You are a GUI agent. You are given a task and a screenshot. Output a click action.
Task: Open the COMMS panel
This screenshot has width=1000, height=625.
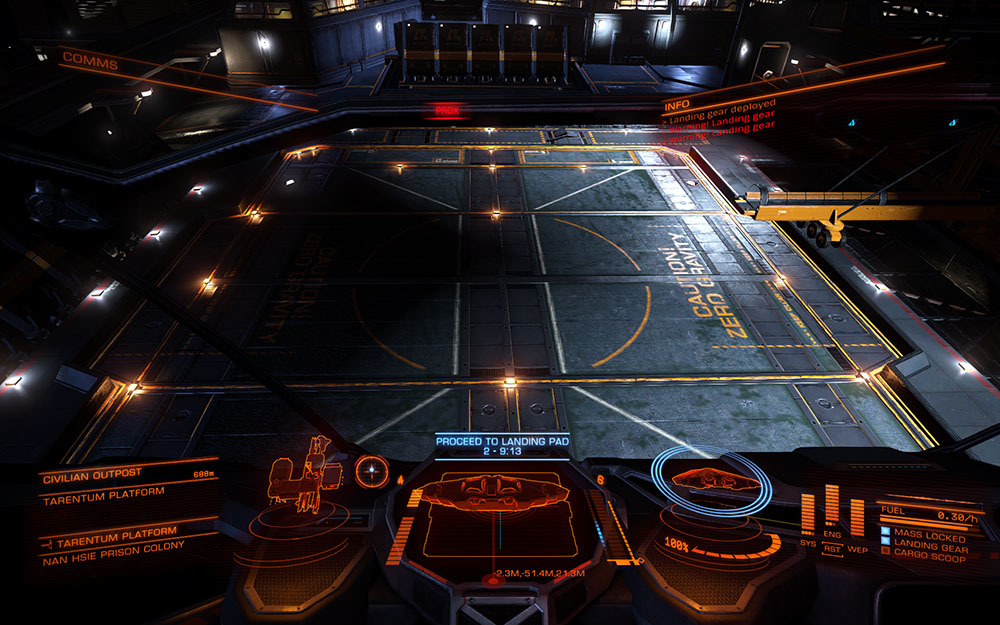pyautogui.click(x=90, y=60)
